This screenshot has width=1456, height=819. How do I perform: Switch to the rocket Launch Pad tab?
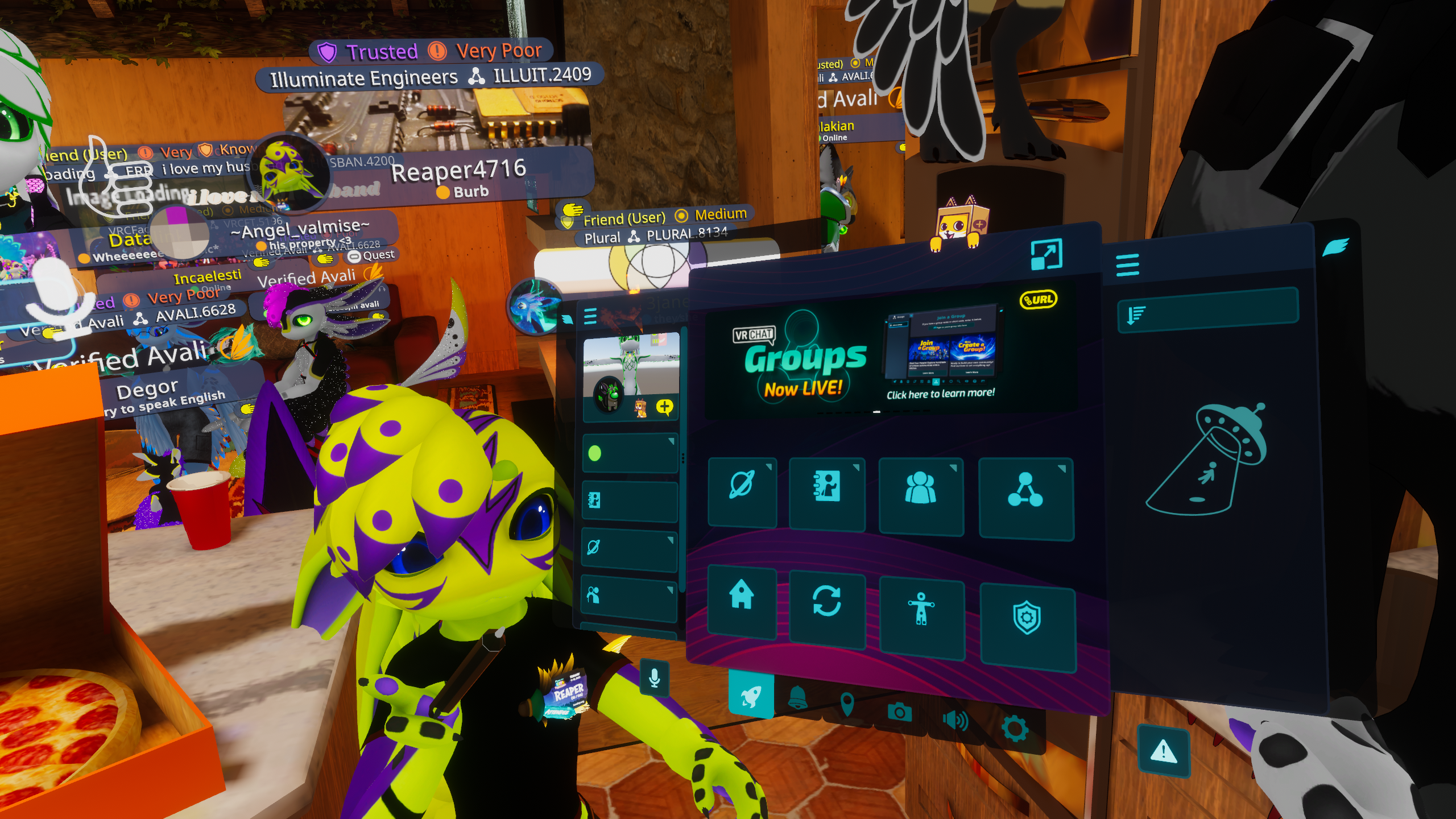point(750,696)
